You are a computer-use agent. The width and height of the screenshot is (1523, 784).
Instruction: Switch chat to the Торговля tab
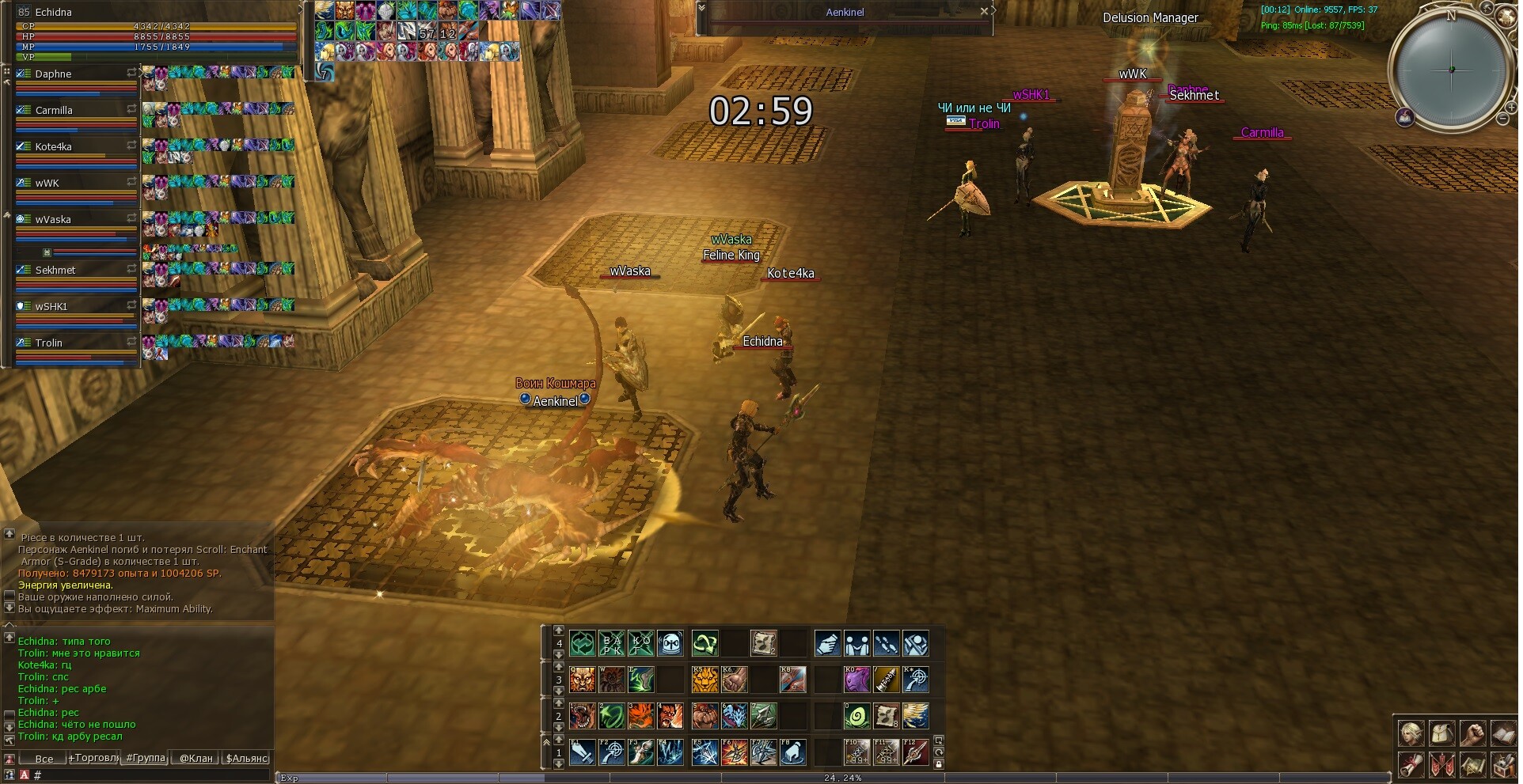94,758
